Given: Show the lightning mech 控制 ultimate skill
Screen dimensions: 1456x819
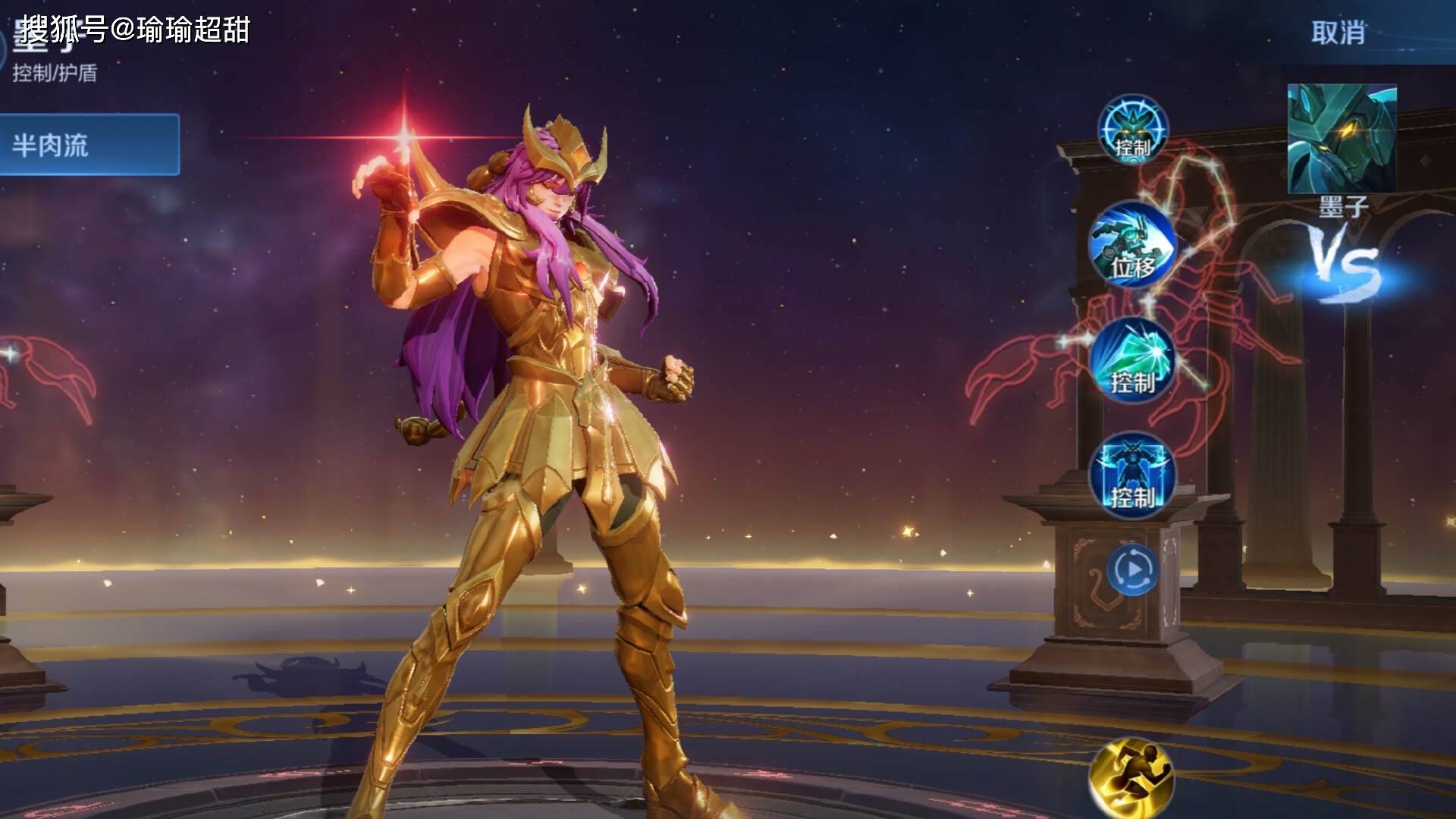Looking at the screenshot, I should [1132, 475].
